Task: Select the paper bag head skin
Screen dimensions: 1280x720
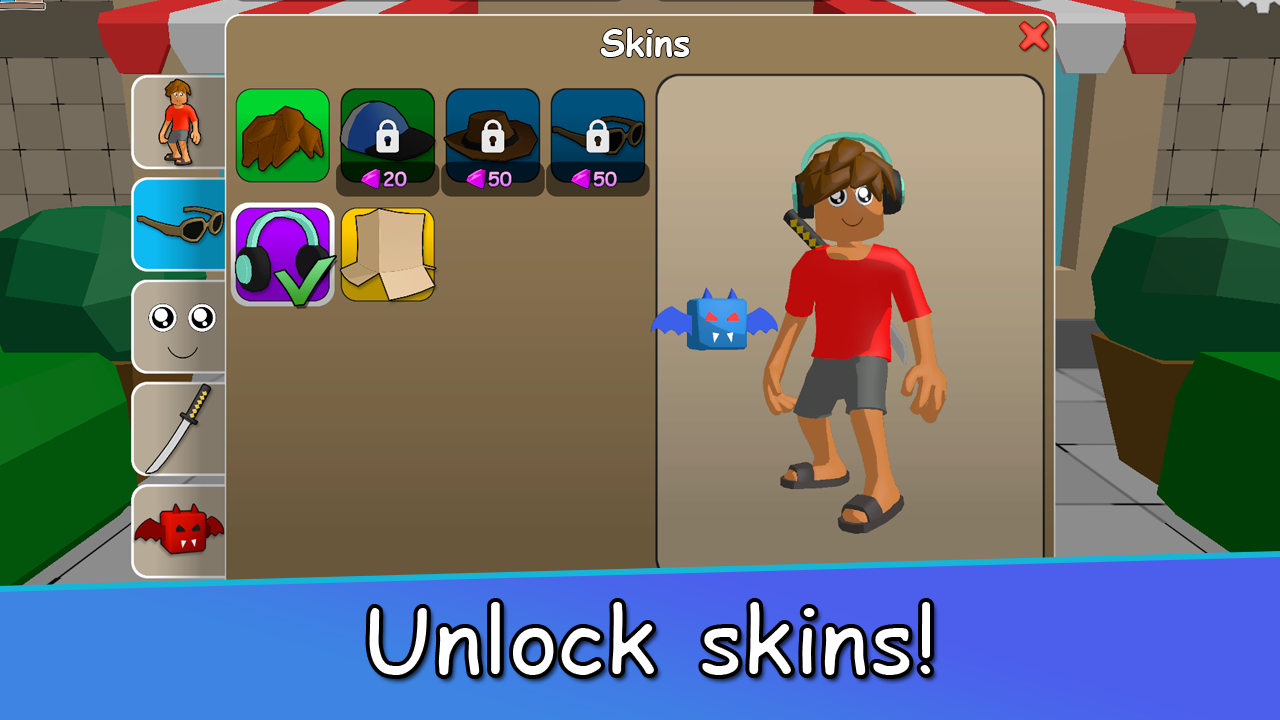Action: [x=388, y=252]
